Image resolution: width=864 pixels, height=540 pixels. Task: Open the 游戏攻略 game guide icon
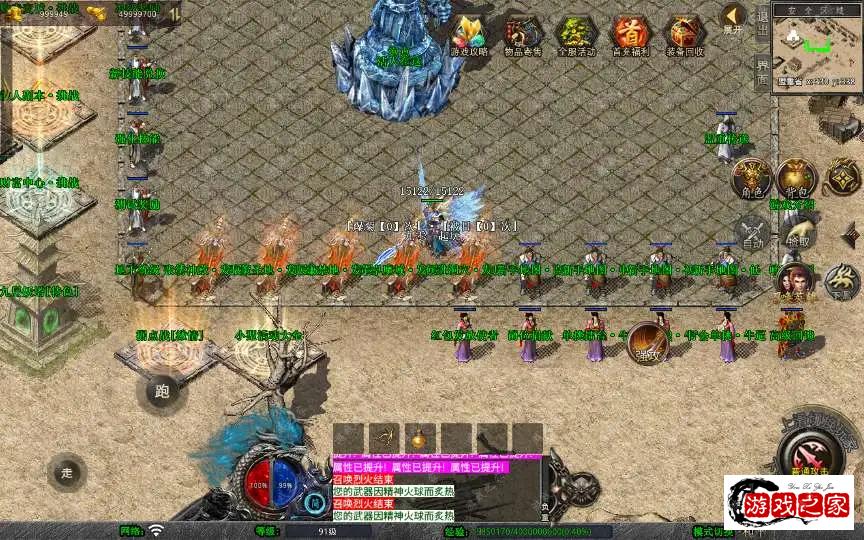(x=469, y=35)
